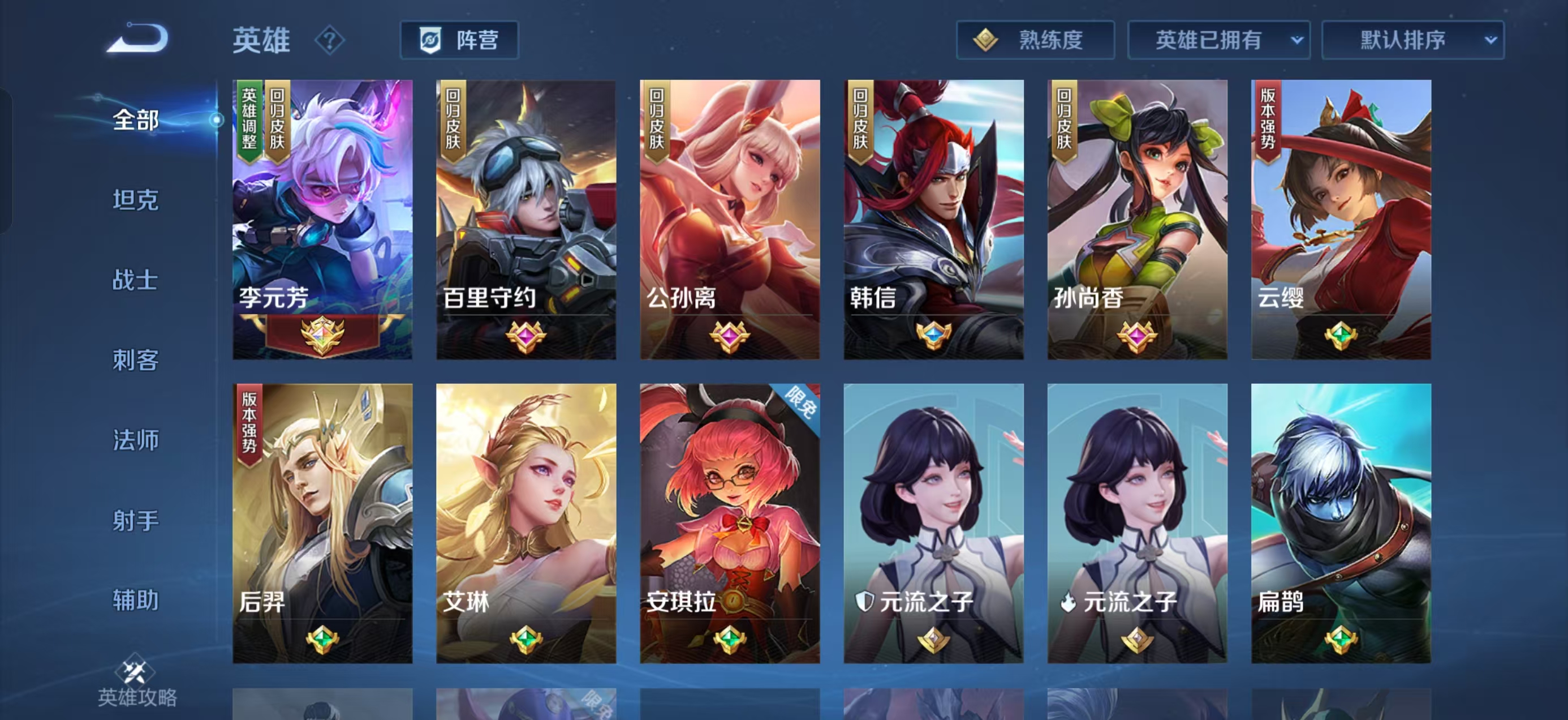Switch to the 法师 category tab
The width and height of the screenshot is (1568, 720).
(136, 440)
